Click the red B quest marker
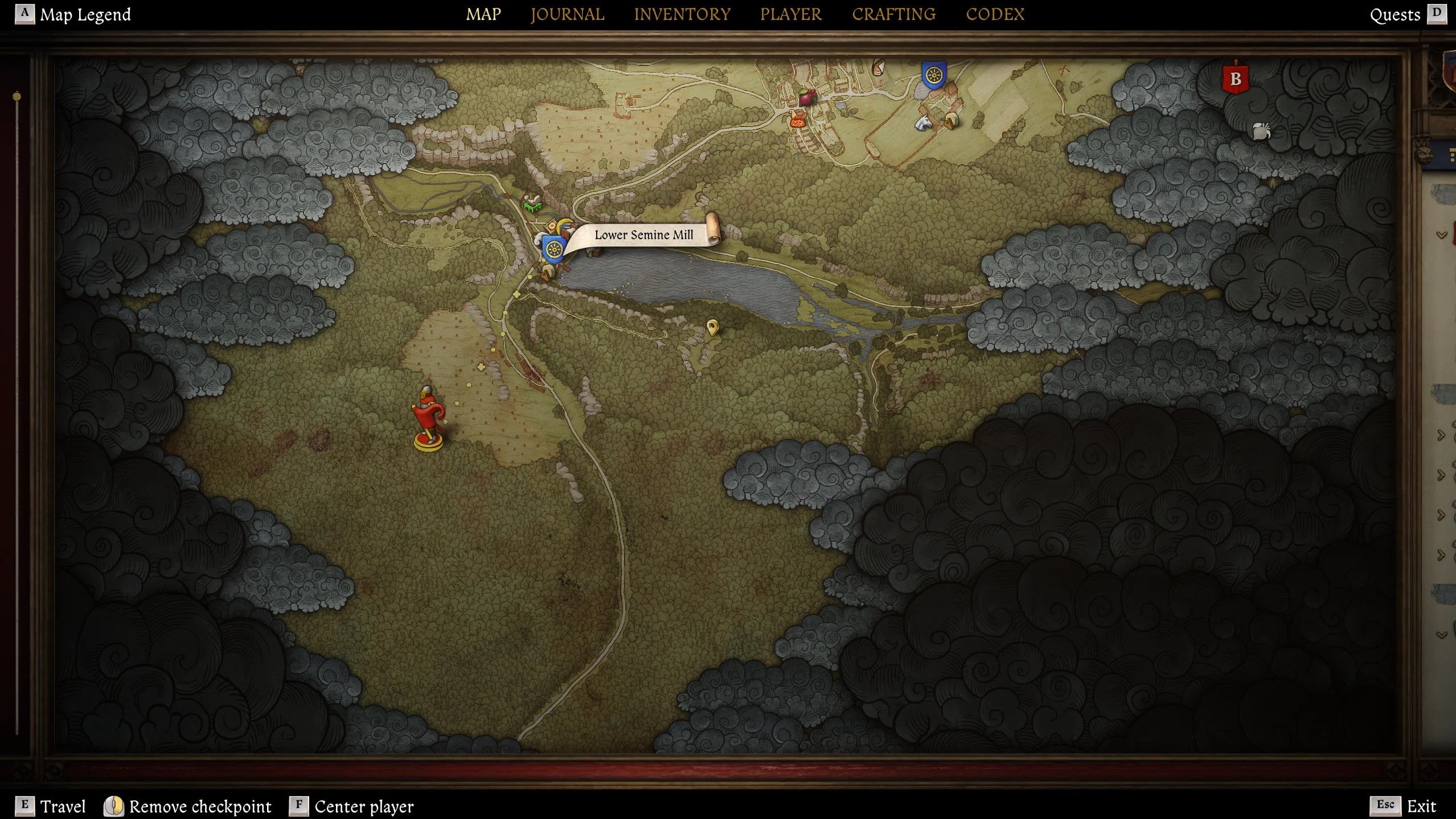 tap(1235, 79)
